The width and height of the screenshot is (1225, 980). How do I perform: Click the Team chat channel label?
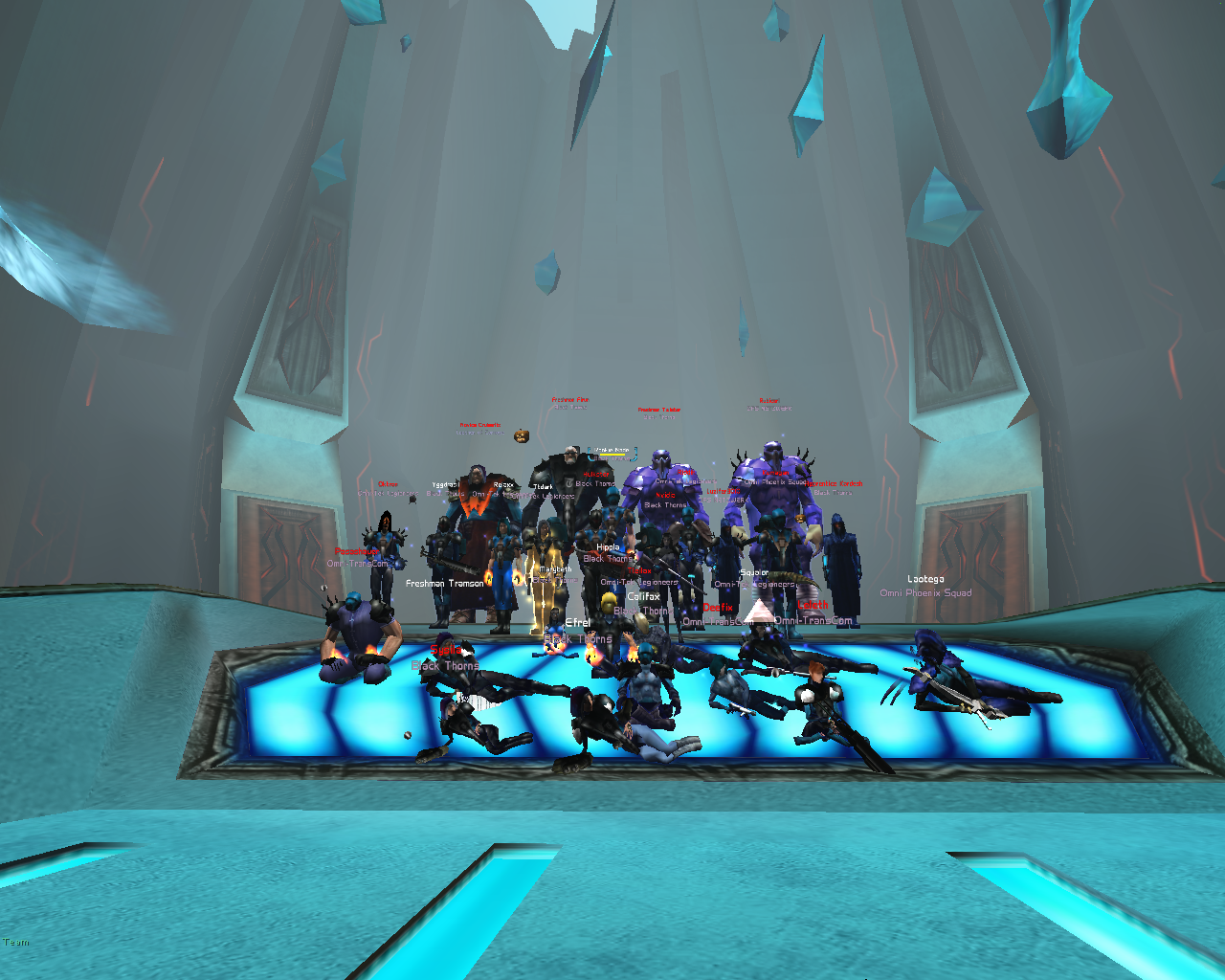[16, 943]
